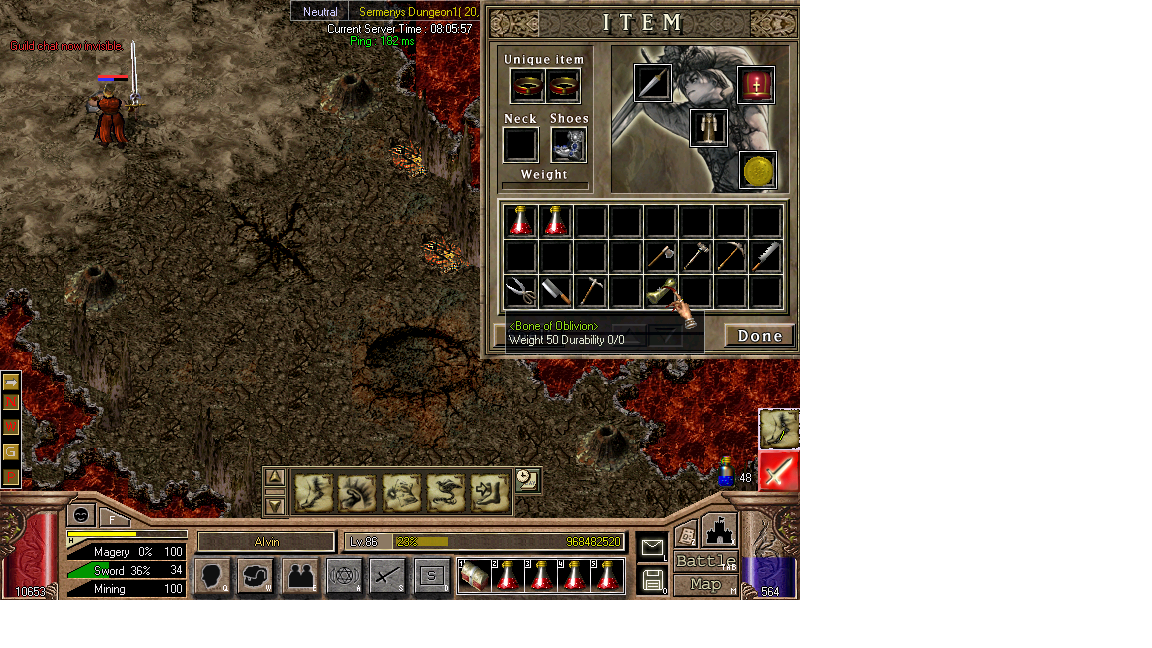Open the crossed swords skill button
The width and height of the screenshot is (1152, 648).
pyautogui.click(x=388, y=576)
